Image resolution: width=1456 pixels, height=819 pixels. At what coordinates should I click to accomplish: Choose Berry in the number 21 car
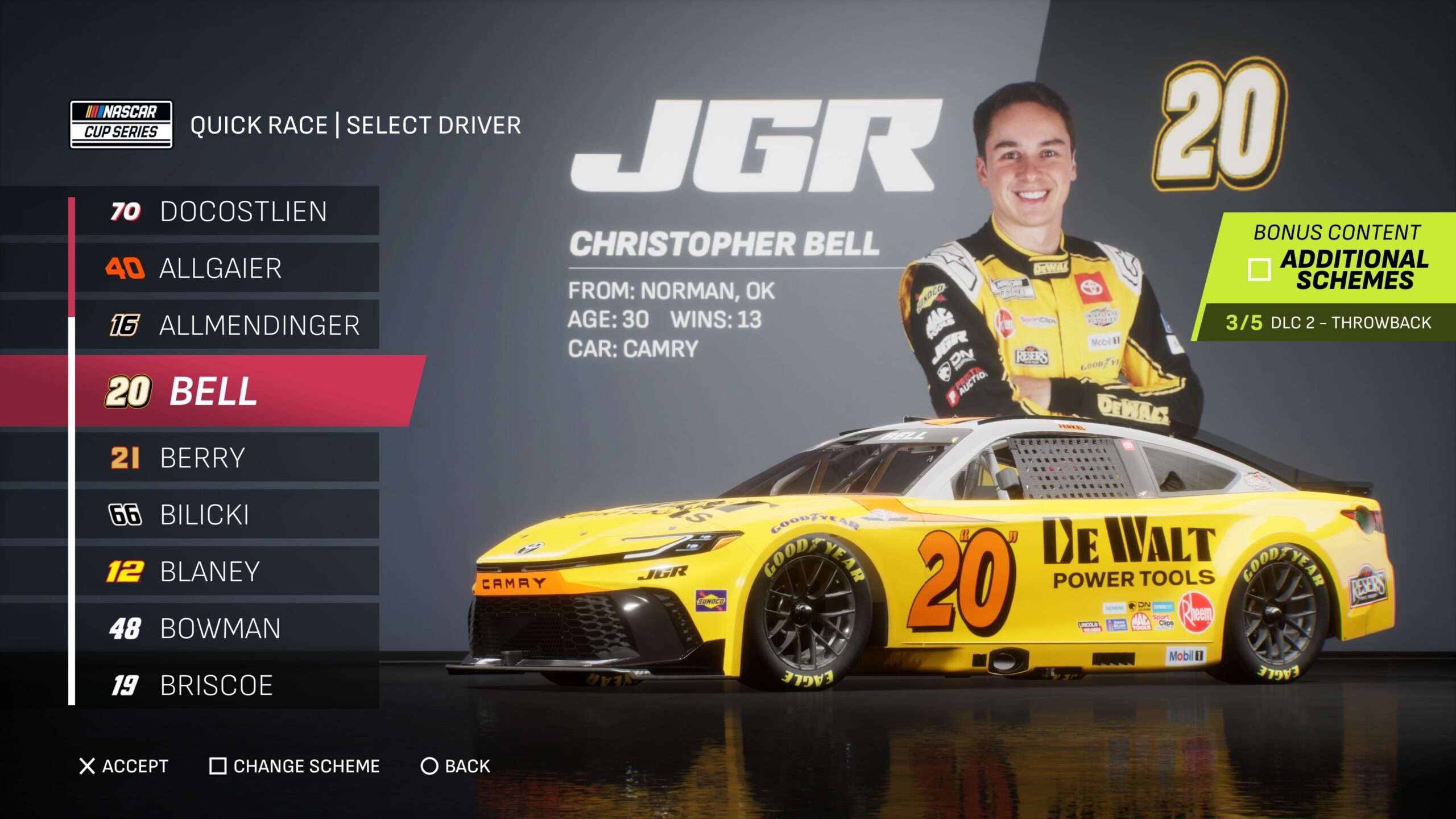tap(227, 458)
